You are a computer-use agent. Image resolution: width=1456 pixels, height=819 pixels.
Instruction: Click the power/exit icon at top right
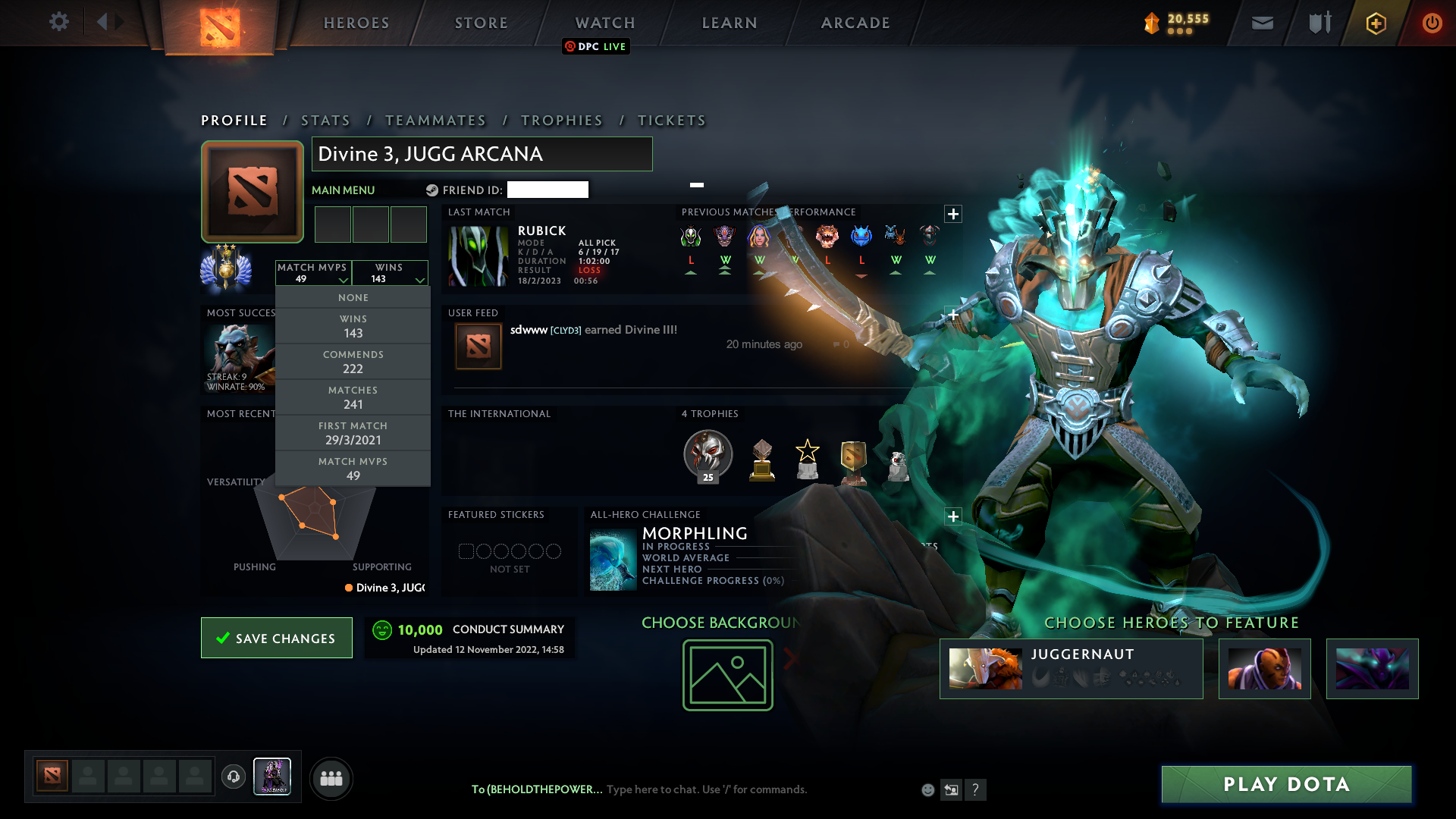click(1432, 23)
